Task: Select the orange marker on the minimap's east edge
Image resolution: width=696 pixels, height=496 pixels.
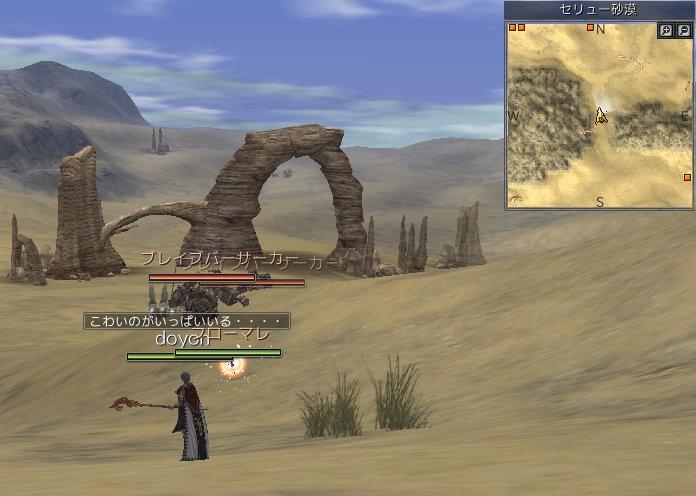Action: tap(688, 176)
